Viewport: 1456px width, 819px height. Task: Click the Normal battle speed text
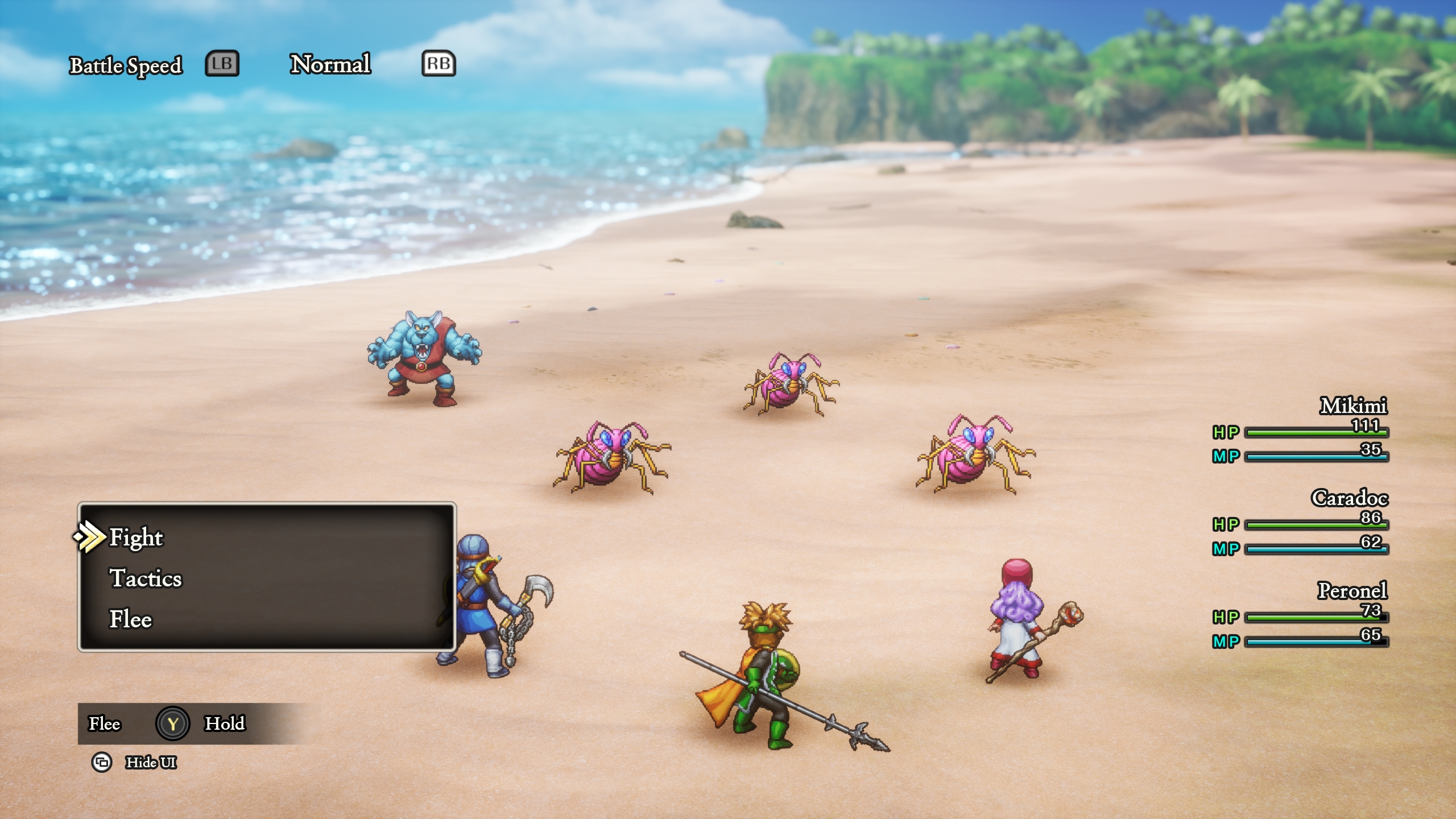[x=330, y=64]
